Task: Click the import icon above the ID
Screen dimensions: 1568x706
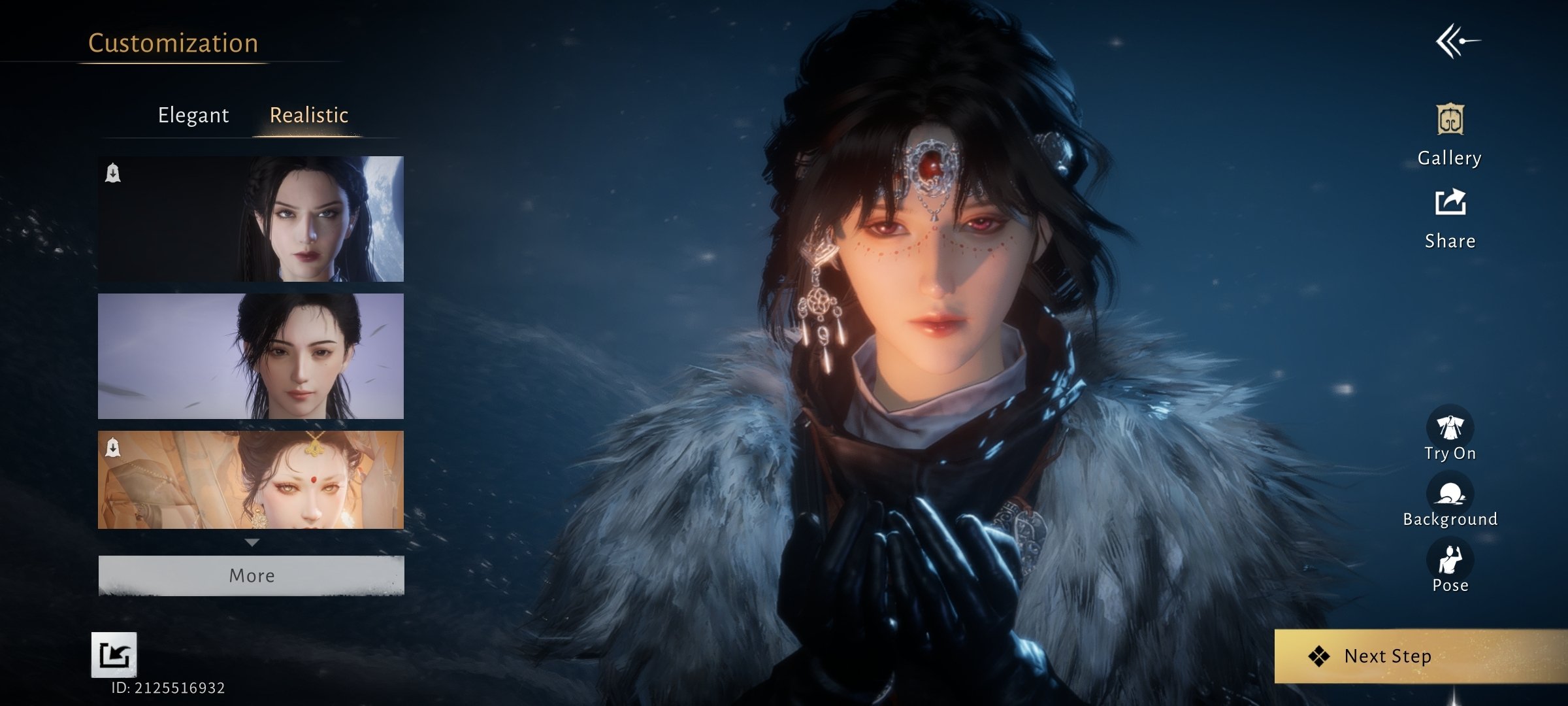Action: (x=114, y=654)
